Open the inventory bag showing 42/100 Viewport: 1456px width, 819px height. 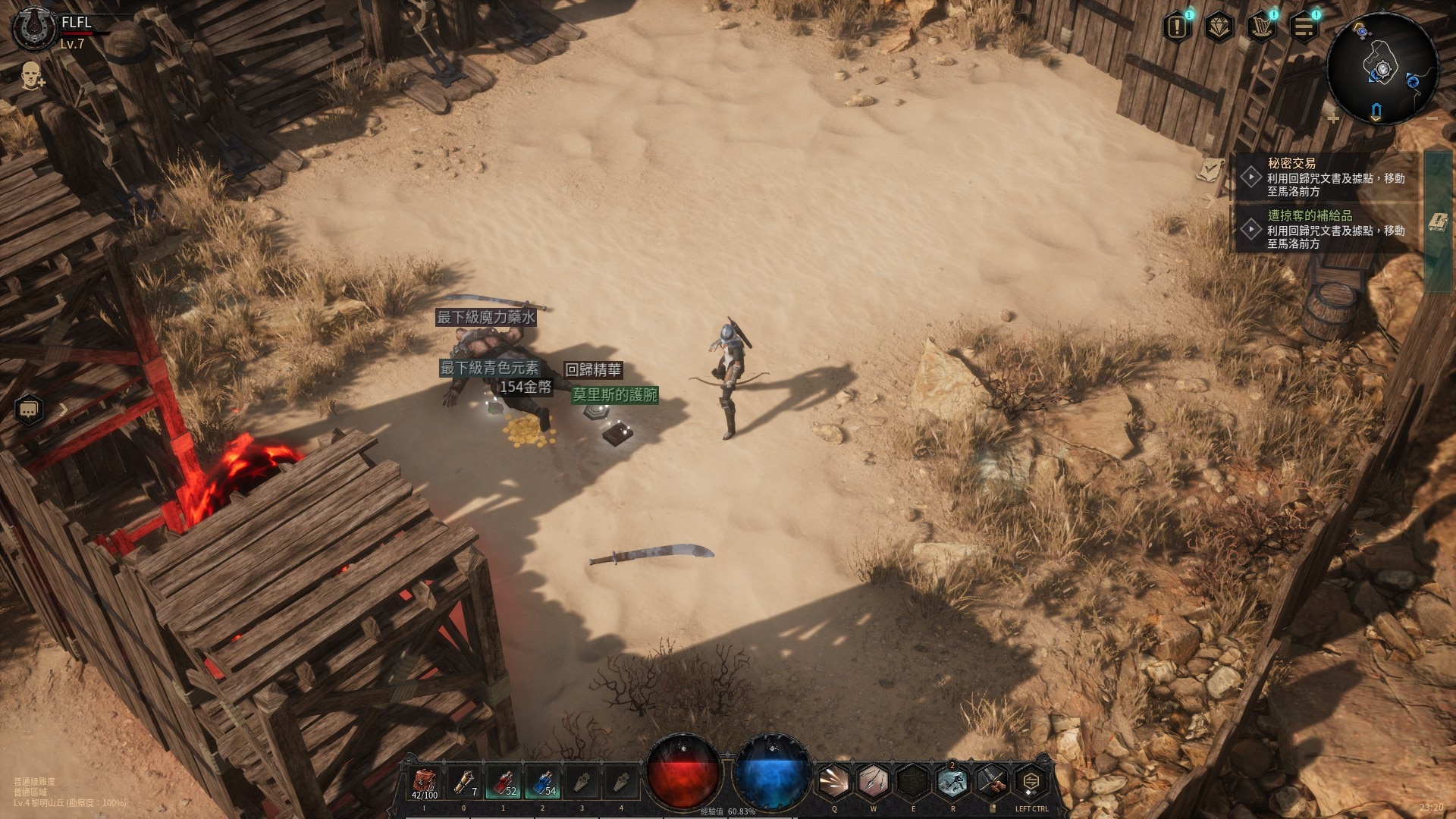point(425,783)
